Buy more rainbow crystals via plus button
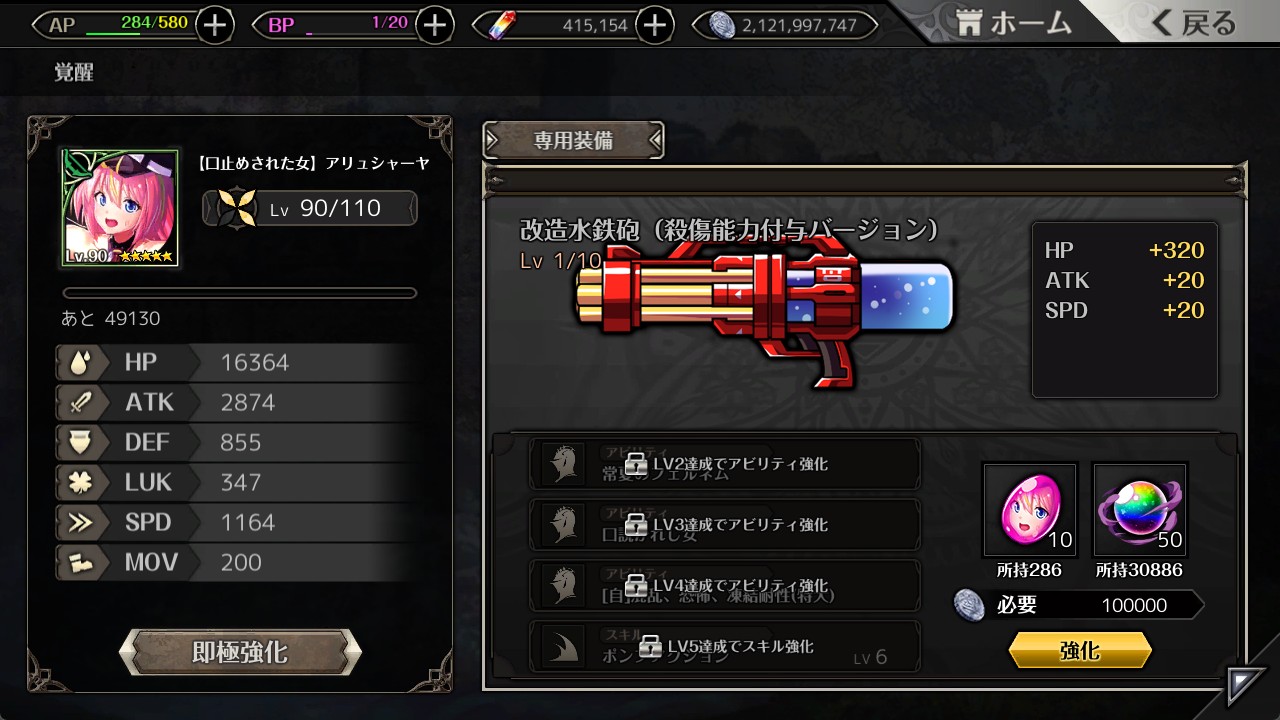The image size is (1280, 720). (654, 25)
